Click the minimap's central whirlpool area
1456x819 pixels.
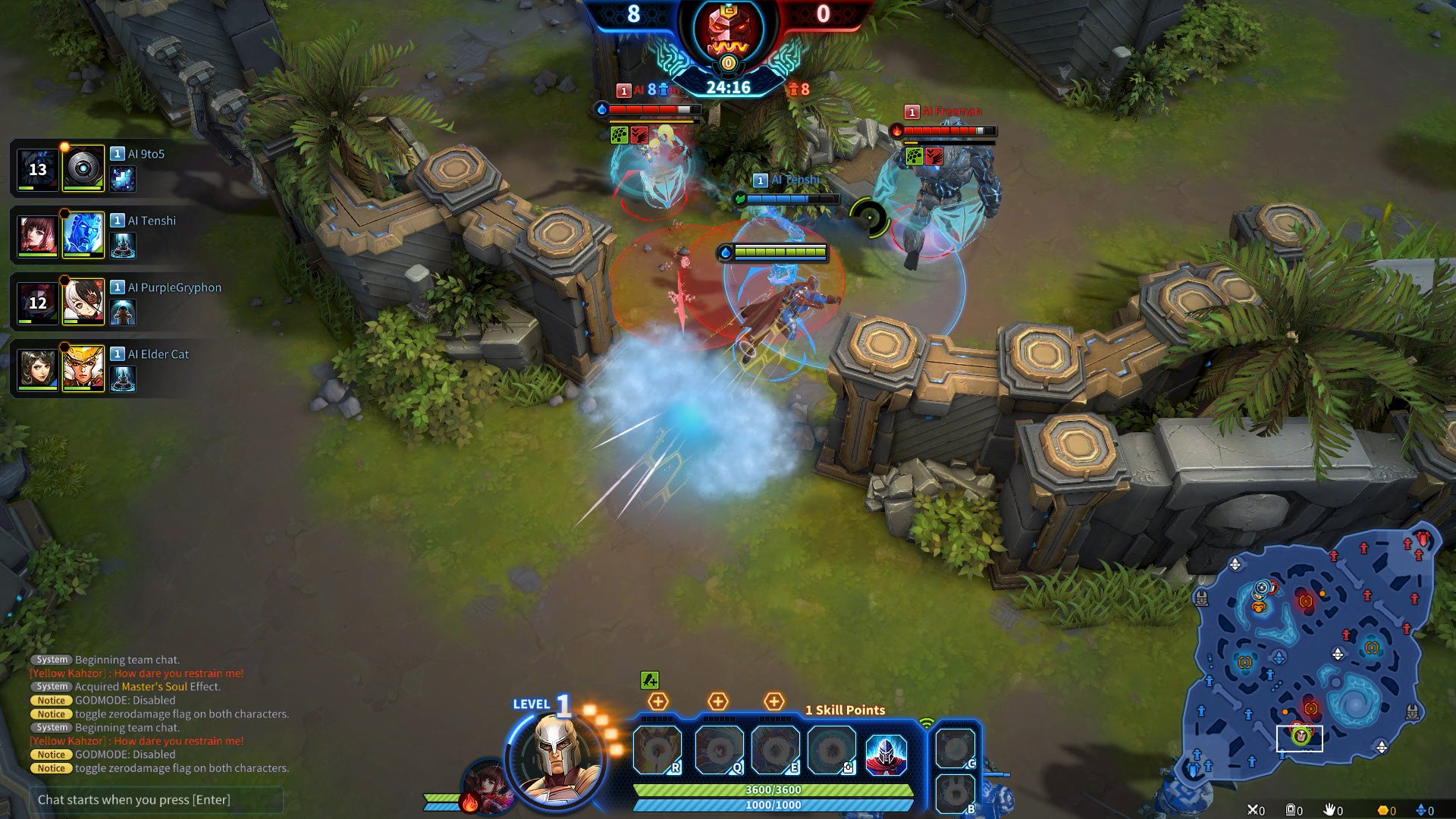pos(1355,701)
